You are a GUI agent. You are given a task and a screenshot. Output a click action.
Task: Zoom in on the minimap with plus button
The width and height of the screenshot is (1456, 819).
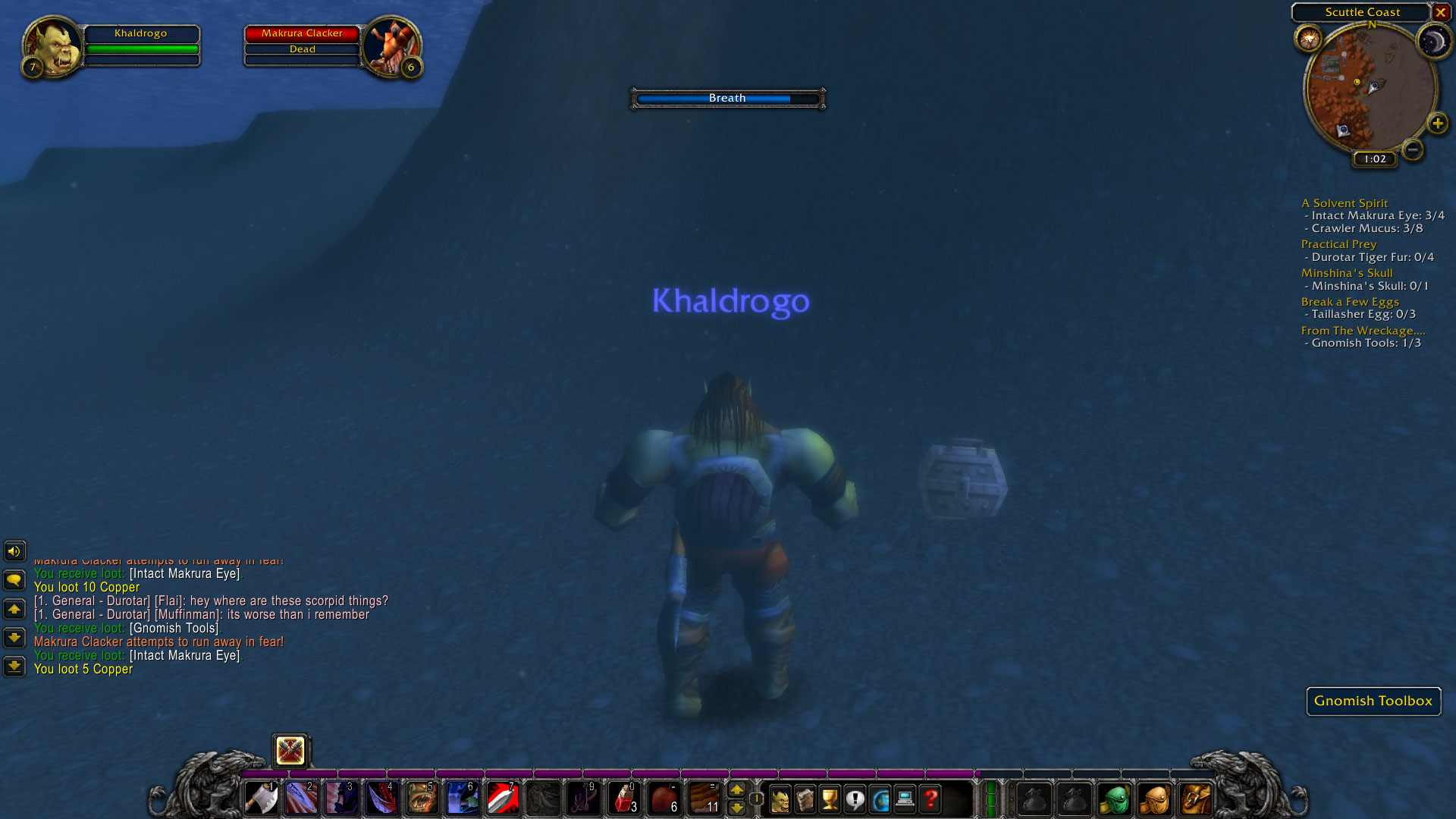[1438, 123]
